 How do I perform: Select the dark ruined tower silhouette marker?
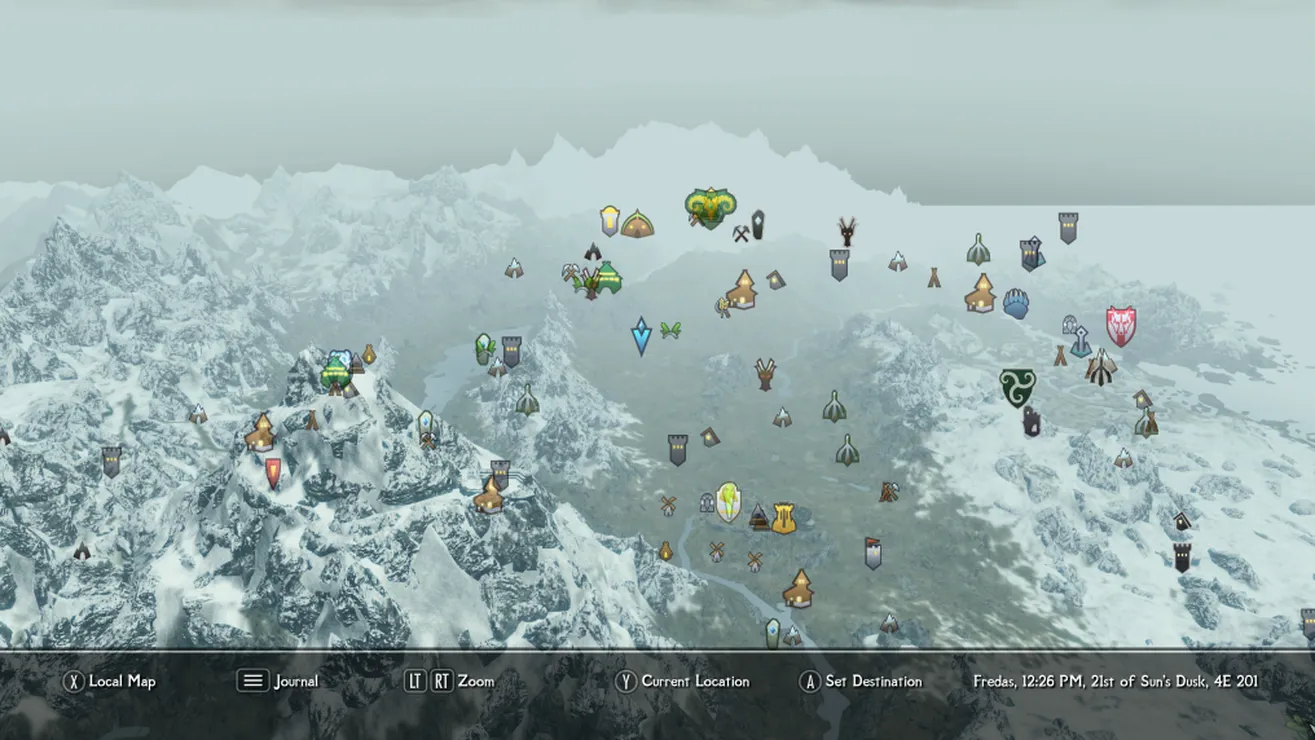point(1030,421)
